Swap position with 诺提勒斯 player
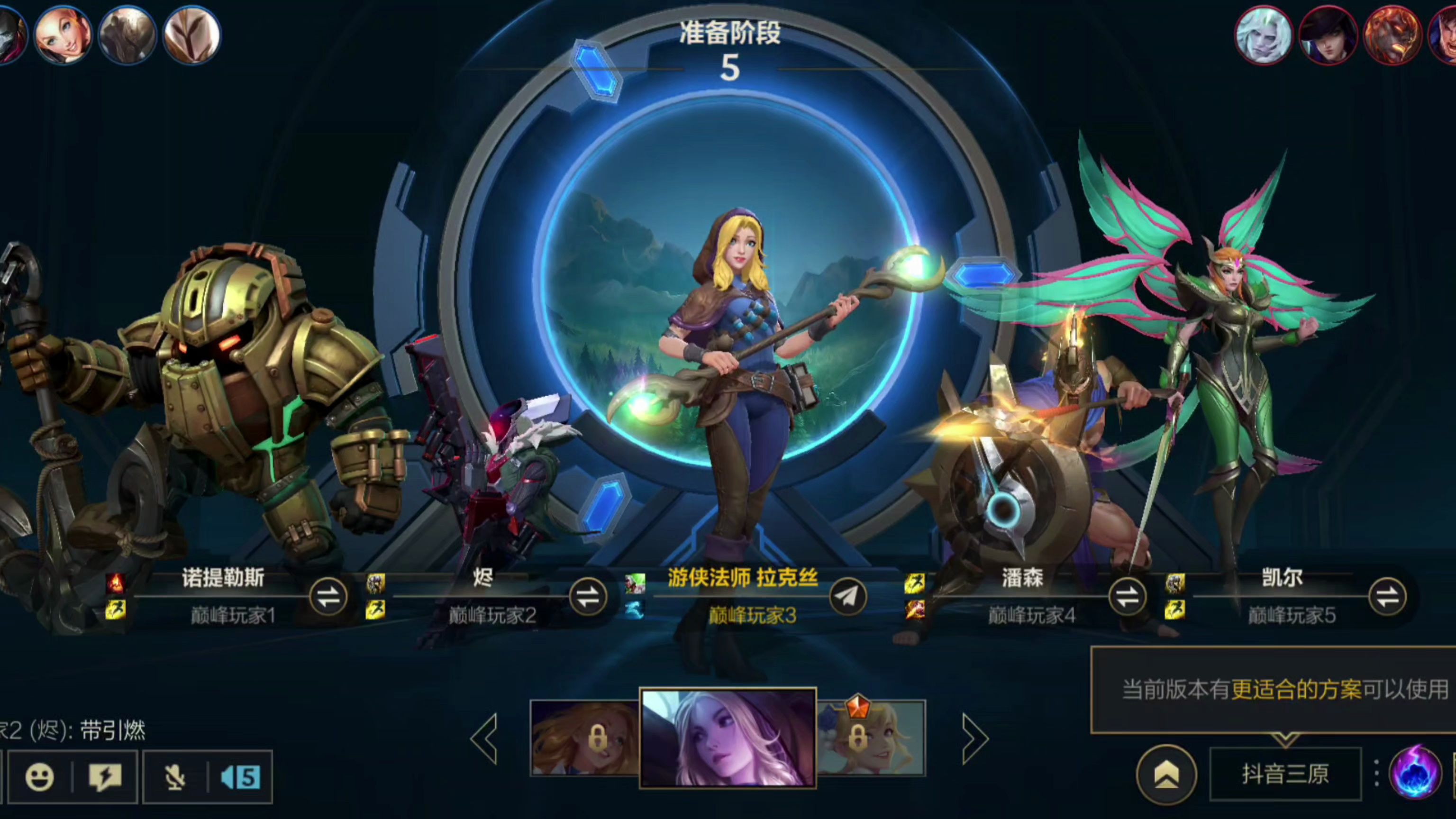 (x=328, y=597)
